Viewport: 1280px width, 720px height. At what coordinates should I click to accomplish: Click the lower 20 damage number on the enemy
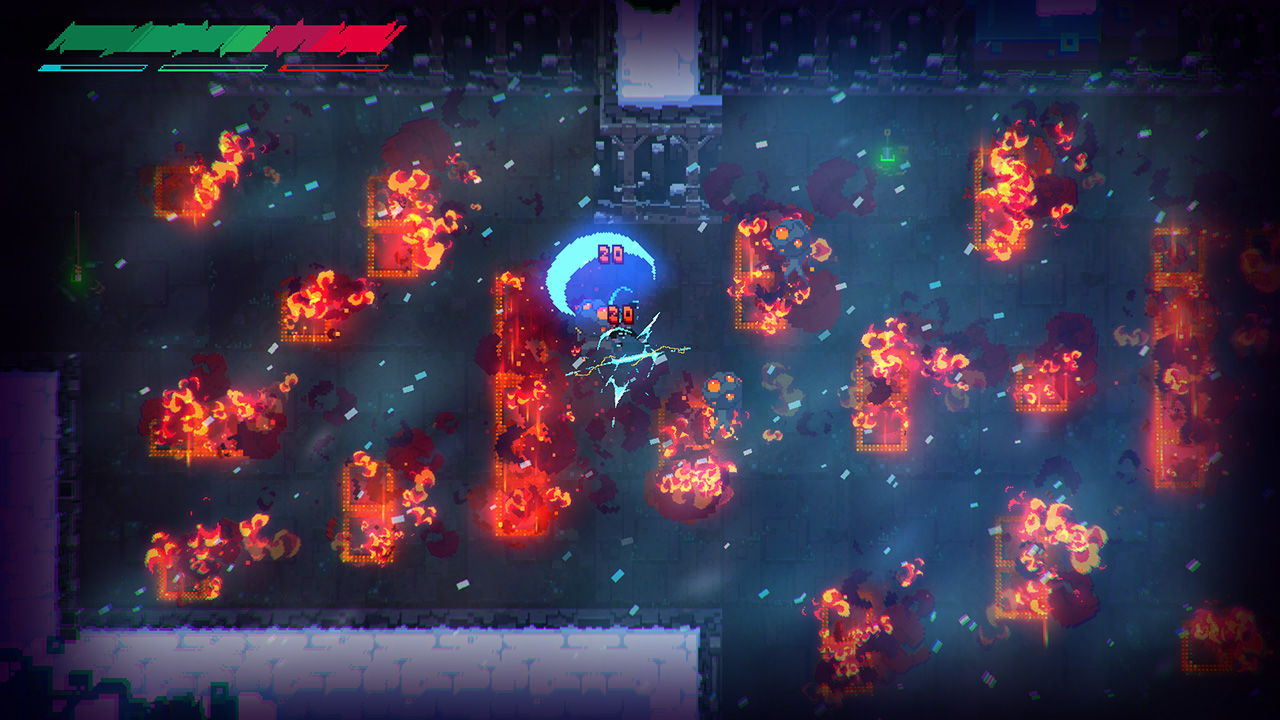[x=620, y=311]
